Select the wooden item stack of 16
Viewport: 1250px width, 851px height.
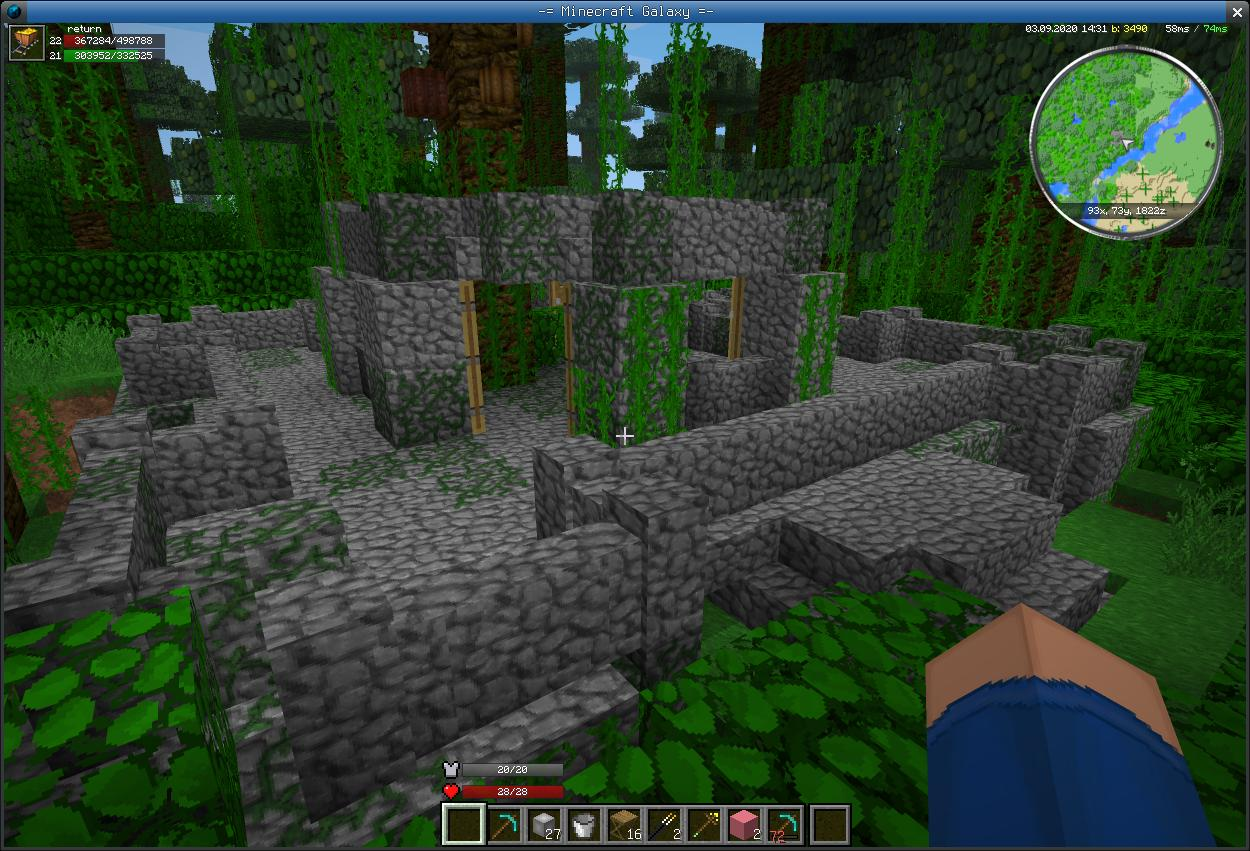(623, 825)
